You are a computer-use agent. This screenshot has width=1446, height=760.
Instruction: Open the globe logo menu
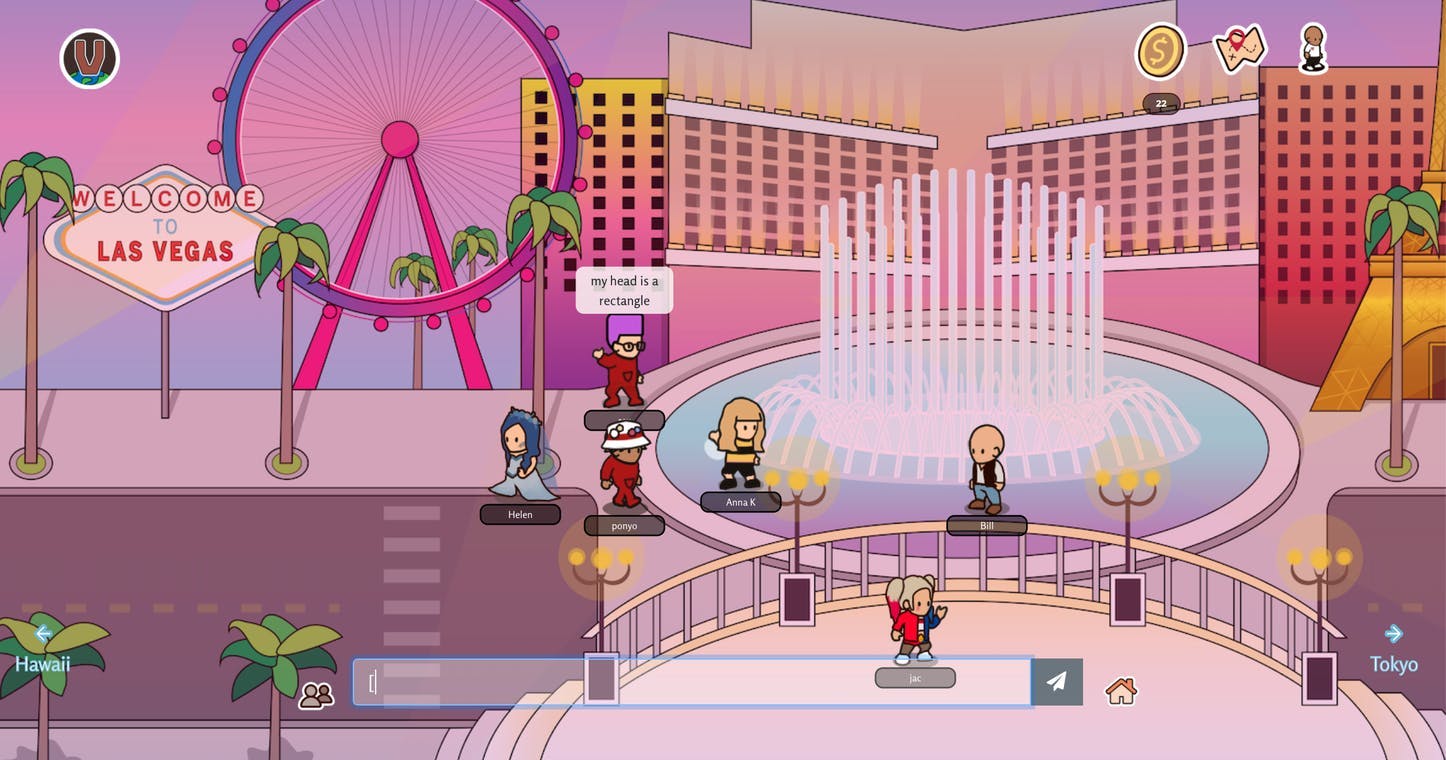[x=90, y=59]
